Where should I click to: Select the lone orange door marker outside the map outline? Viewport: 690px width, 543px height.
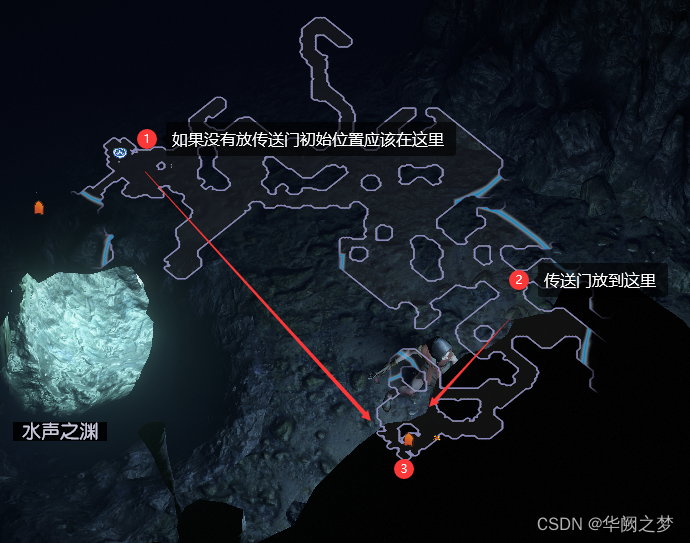pyautogui.click(x=39, y=208)
